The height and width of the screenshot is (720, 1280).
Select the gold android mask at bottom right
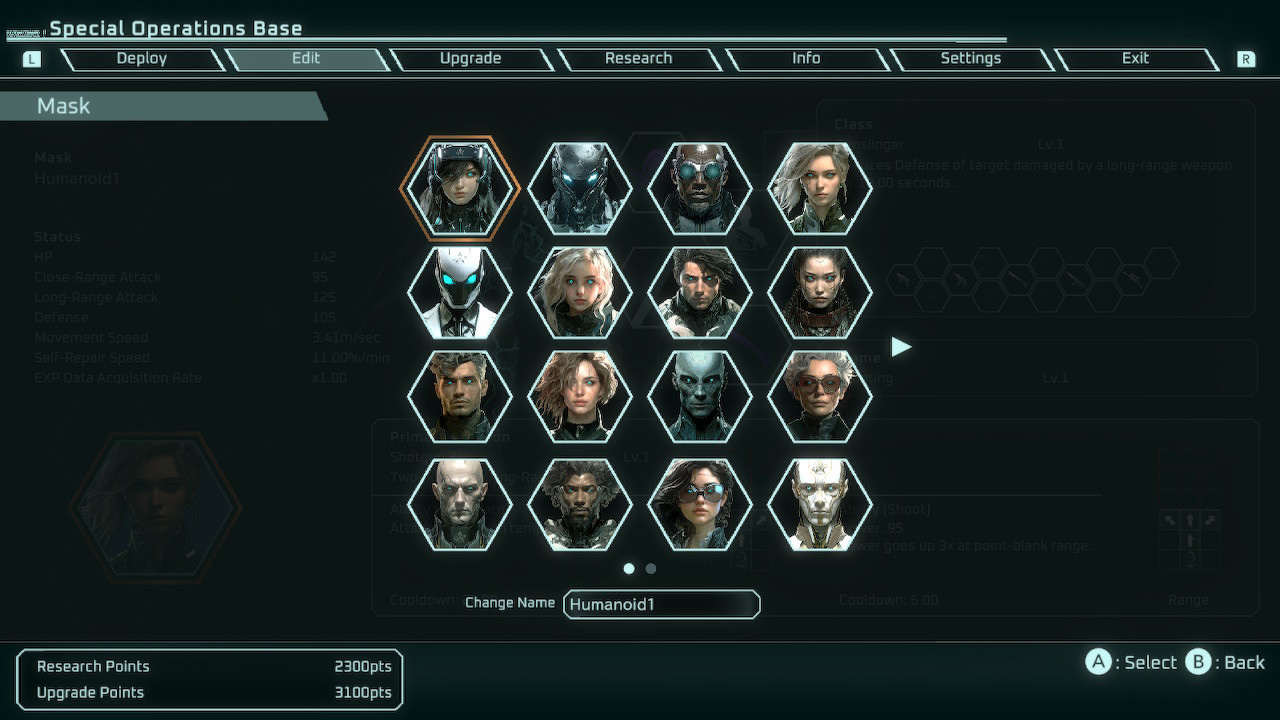[x=818, y=505]
